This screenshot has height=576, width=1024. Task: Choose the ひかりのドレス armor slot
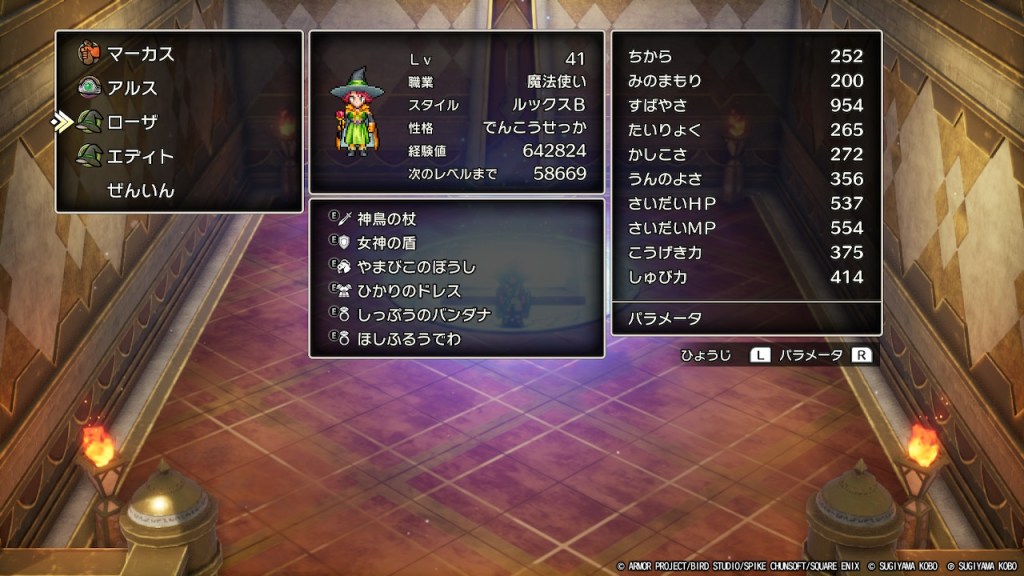tap(409, 291)
